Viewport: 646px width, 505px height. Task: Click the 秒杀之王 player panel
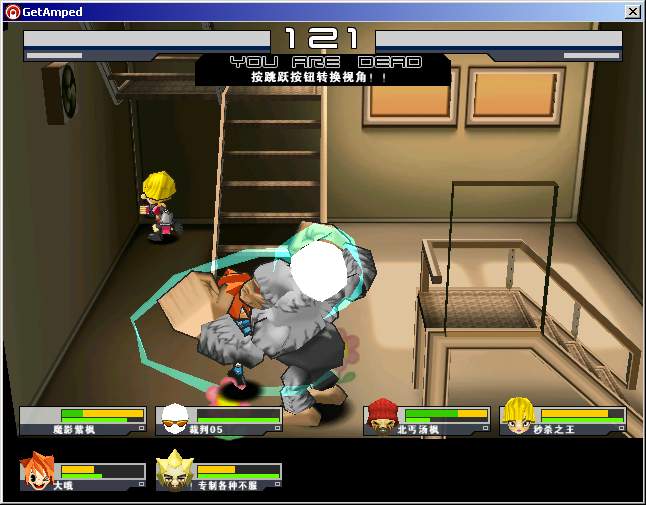click(563, 420)
